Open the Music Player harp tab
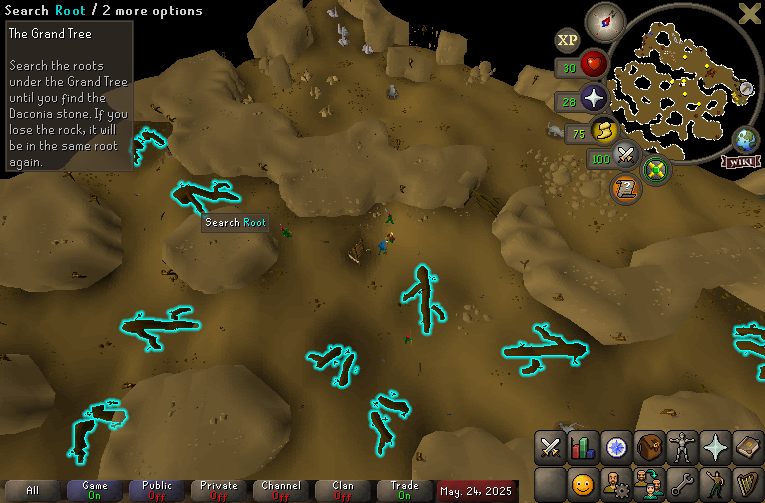 (749, 485)
